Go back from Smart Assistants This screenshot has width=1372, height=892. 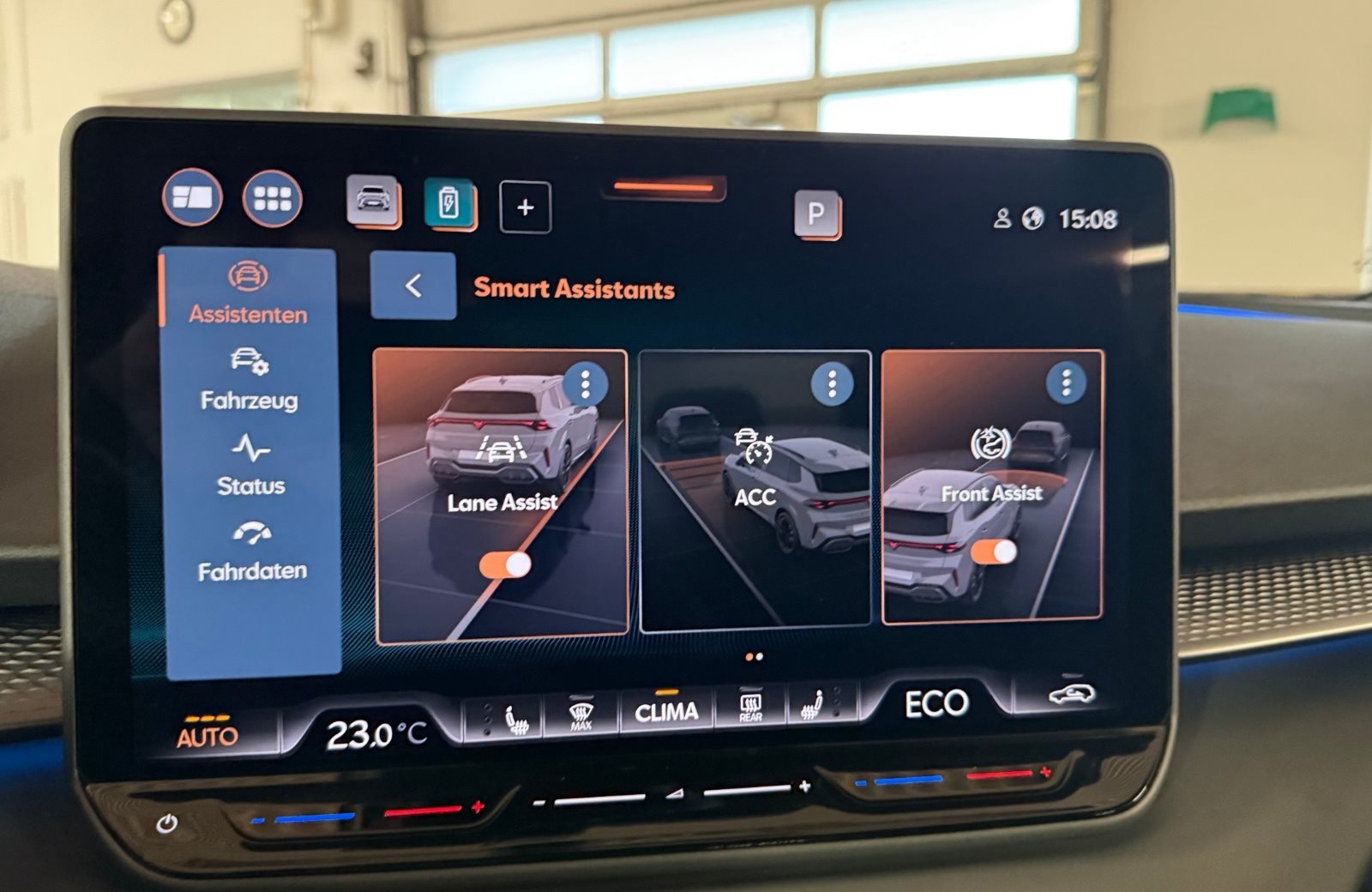[412, 285]
